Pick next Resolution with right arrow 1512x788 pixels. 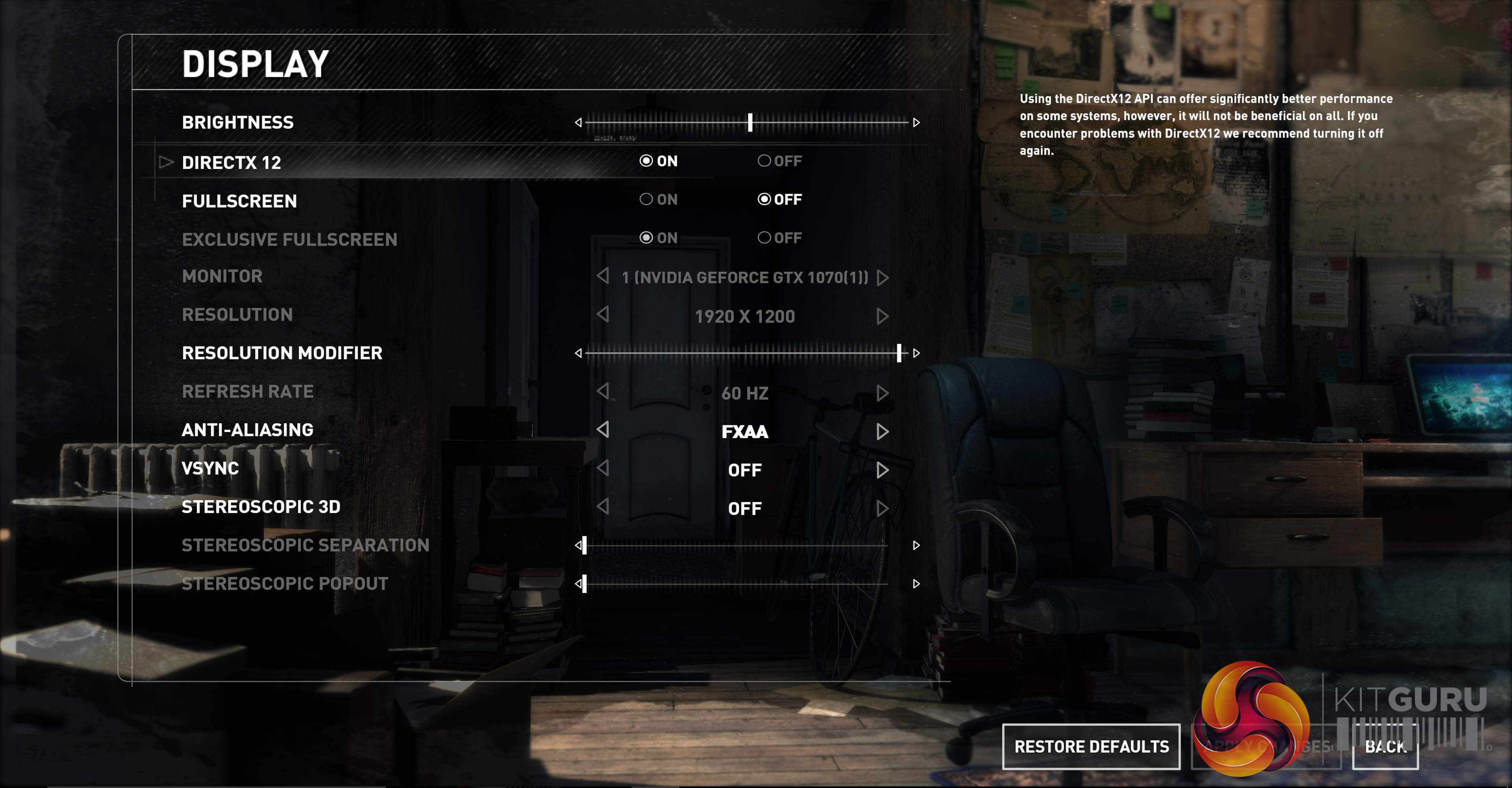tap(882, 317)
